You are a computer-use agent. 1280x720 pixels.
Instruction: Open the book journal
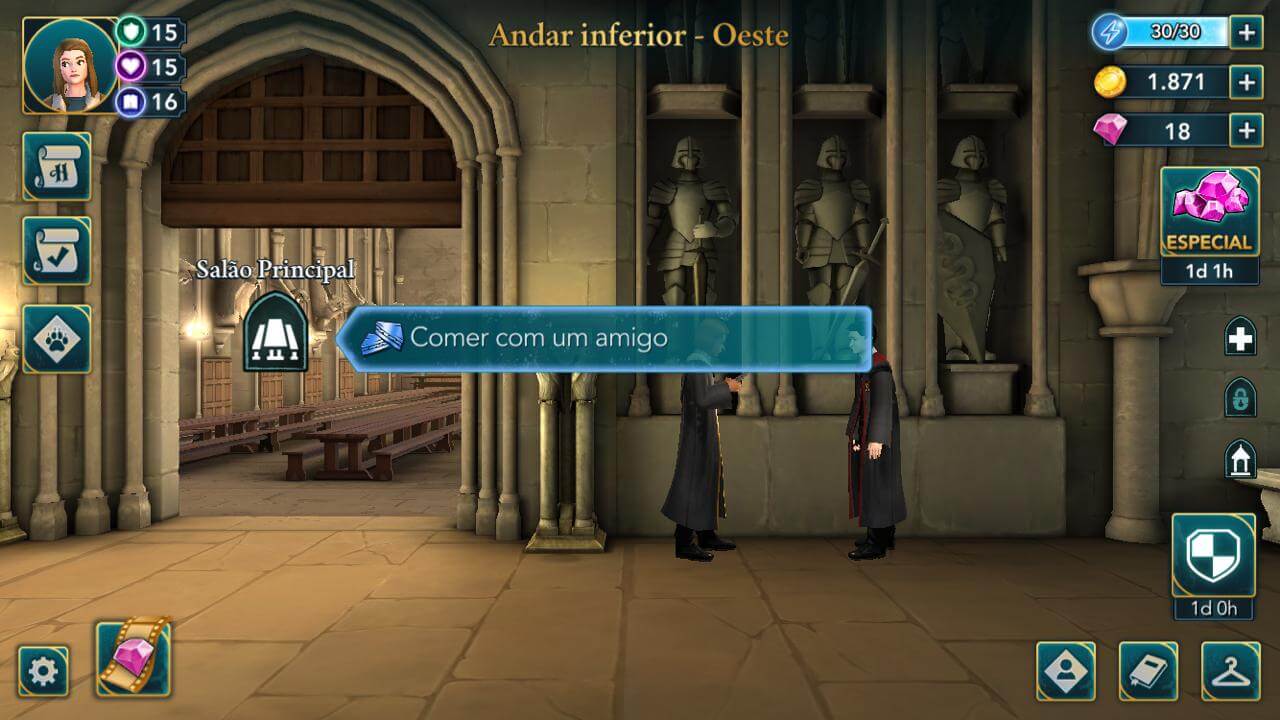1148,671
